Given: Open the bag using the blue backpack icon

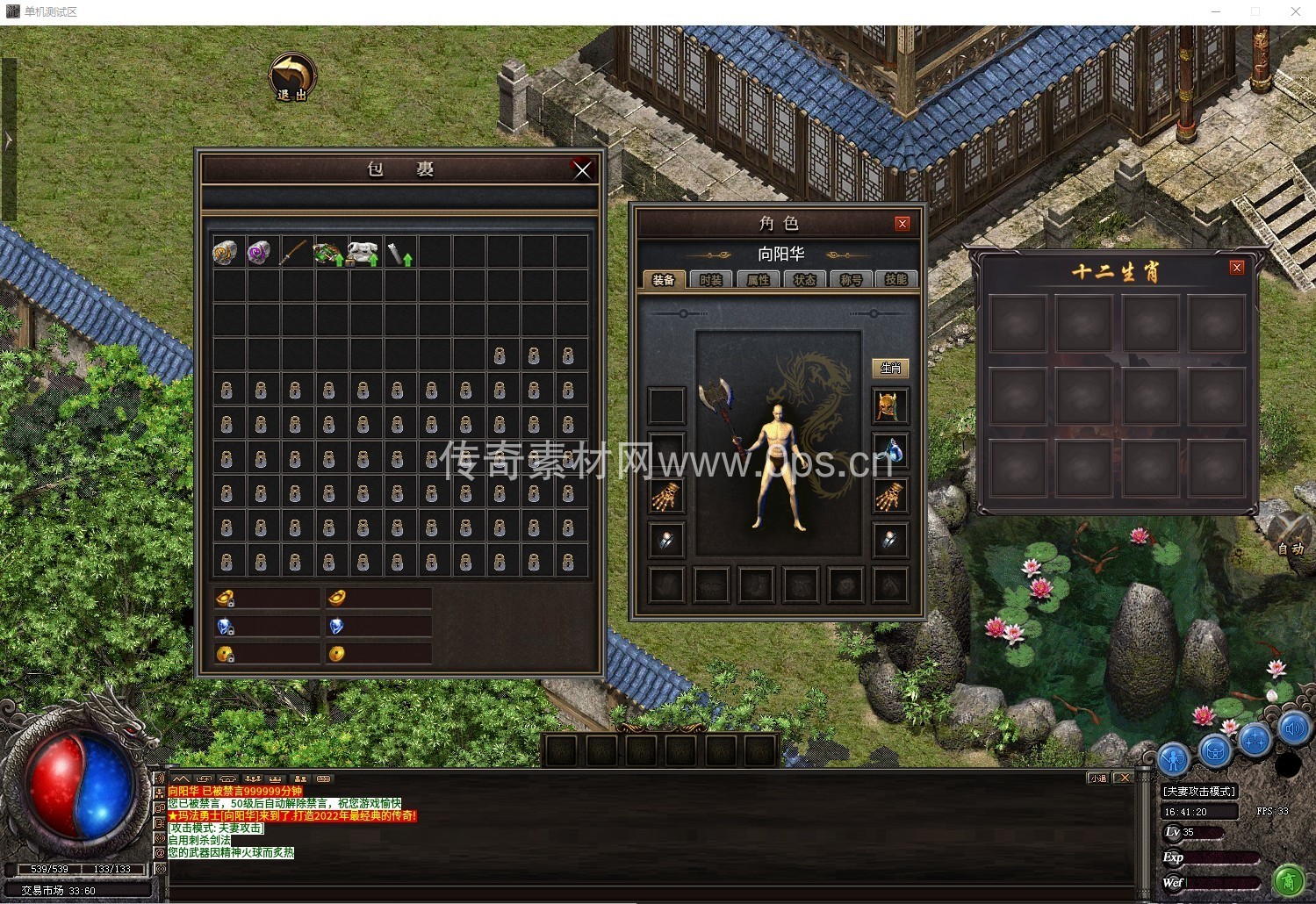Looking at the screenshot, I should tap(1214, 750).
